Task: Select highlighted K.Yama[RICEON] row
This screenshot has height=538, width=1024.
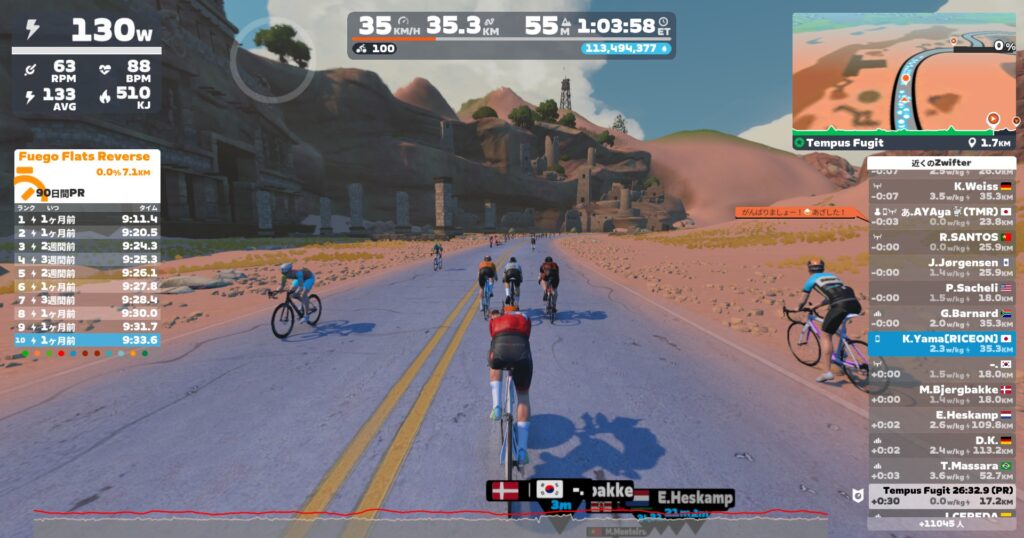Action: click(941, 344)
